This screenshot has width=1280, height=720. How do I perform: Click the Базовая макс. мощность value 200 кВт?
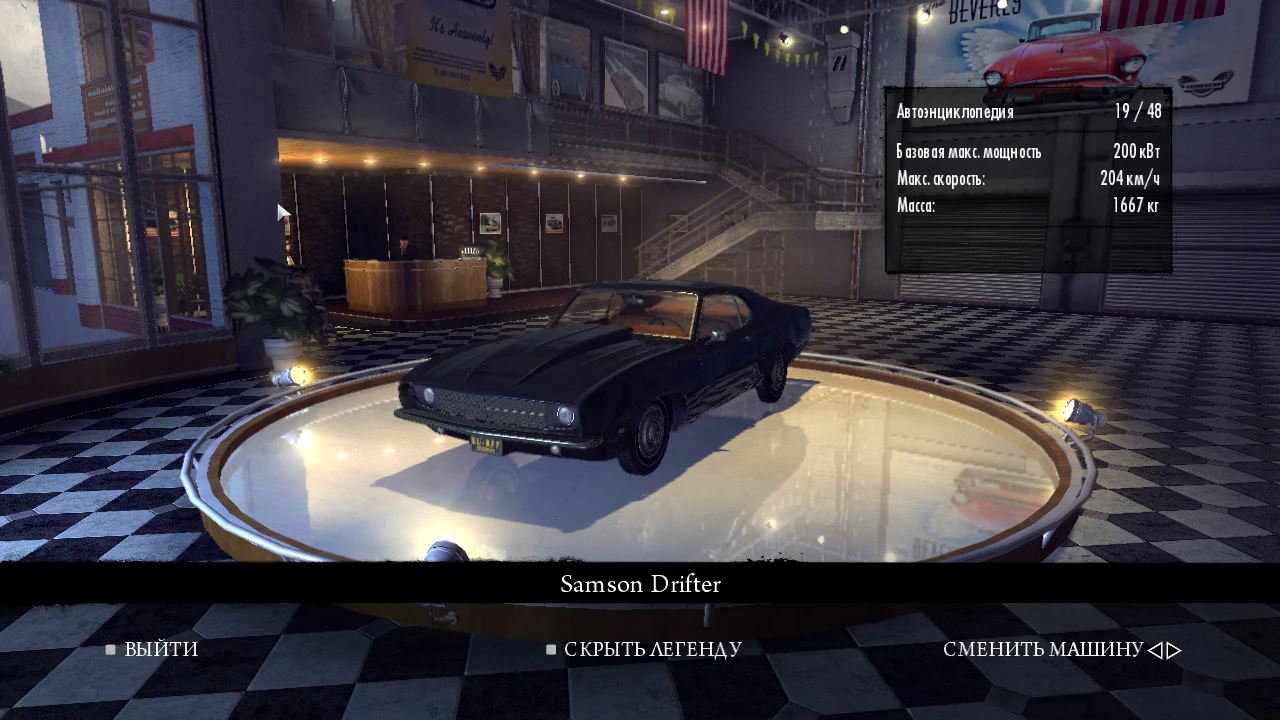1136,152
